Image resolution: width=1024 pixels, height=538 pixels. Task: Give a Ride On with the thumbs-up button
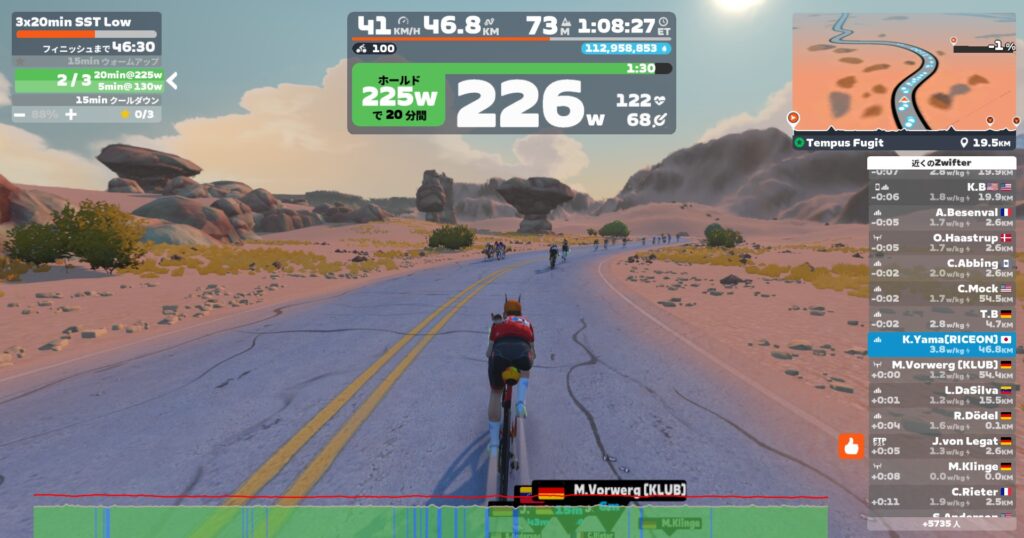click(x=851, y=447)
